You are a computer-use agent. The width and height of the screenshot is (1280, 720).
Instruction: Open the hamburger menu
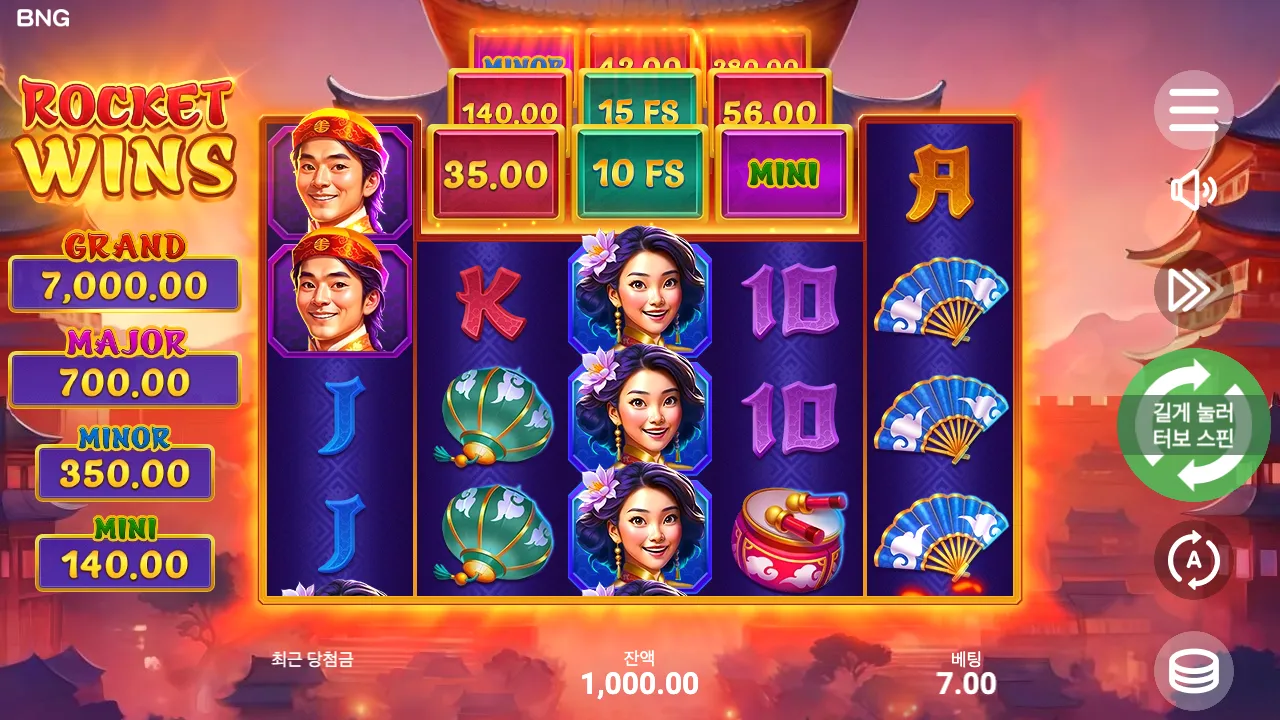point(1193,110)
